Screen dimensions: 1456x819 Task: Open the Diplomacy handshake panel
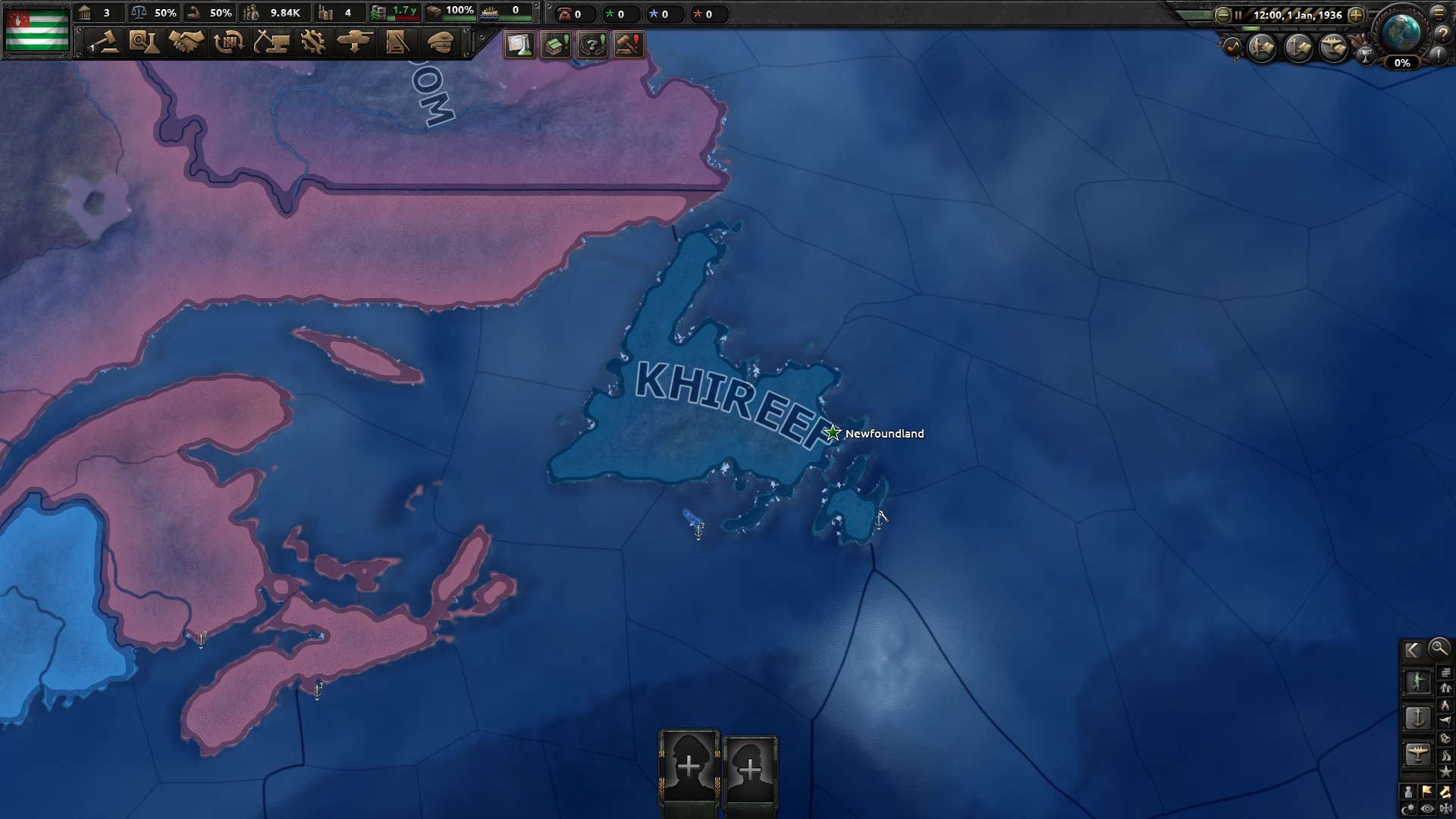tap(187, 43)
